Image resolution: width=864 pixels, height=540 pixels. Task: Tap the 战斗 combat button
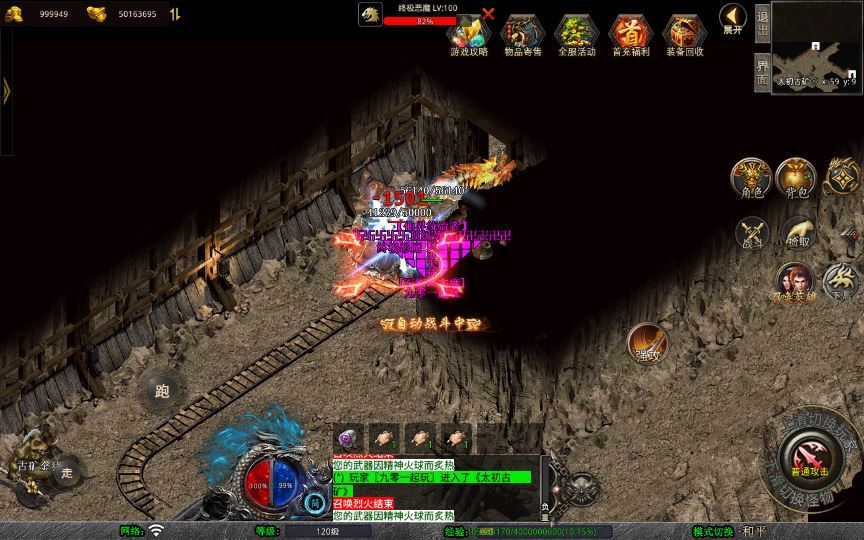(x=751, y=232)
